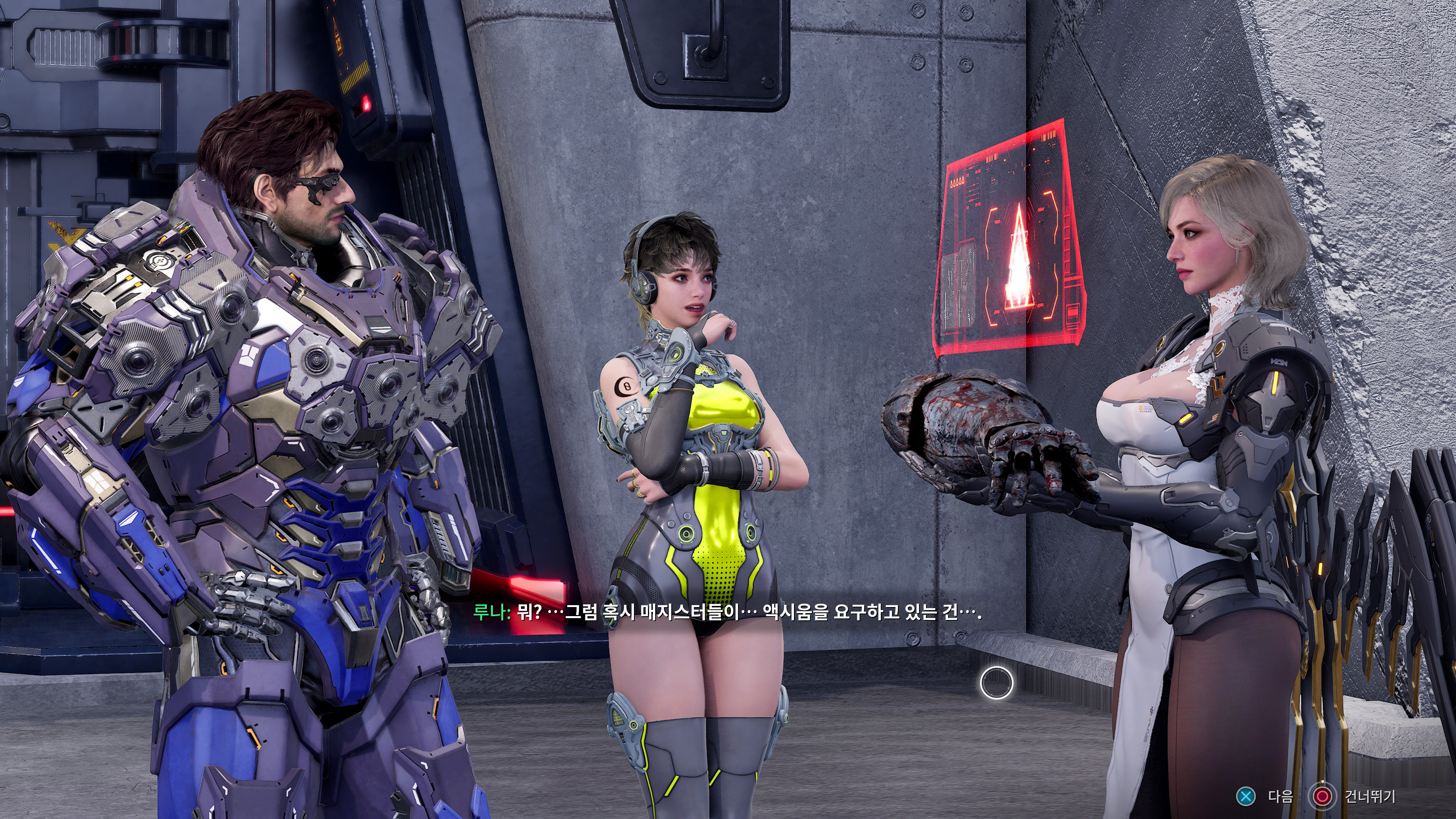
Task: Click 다음 to advance the dialogue
Action: click(x=1281, y=797)
